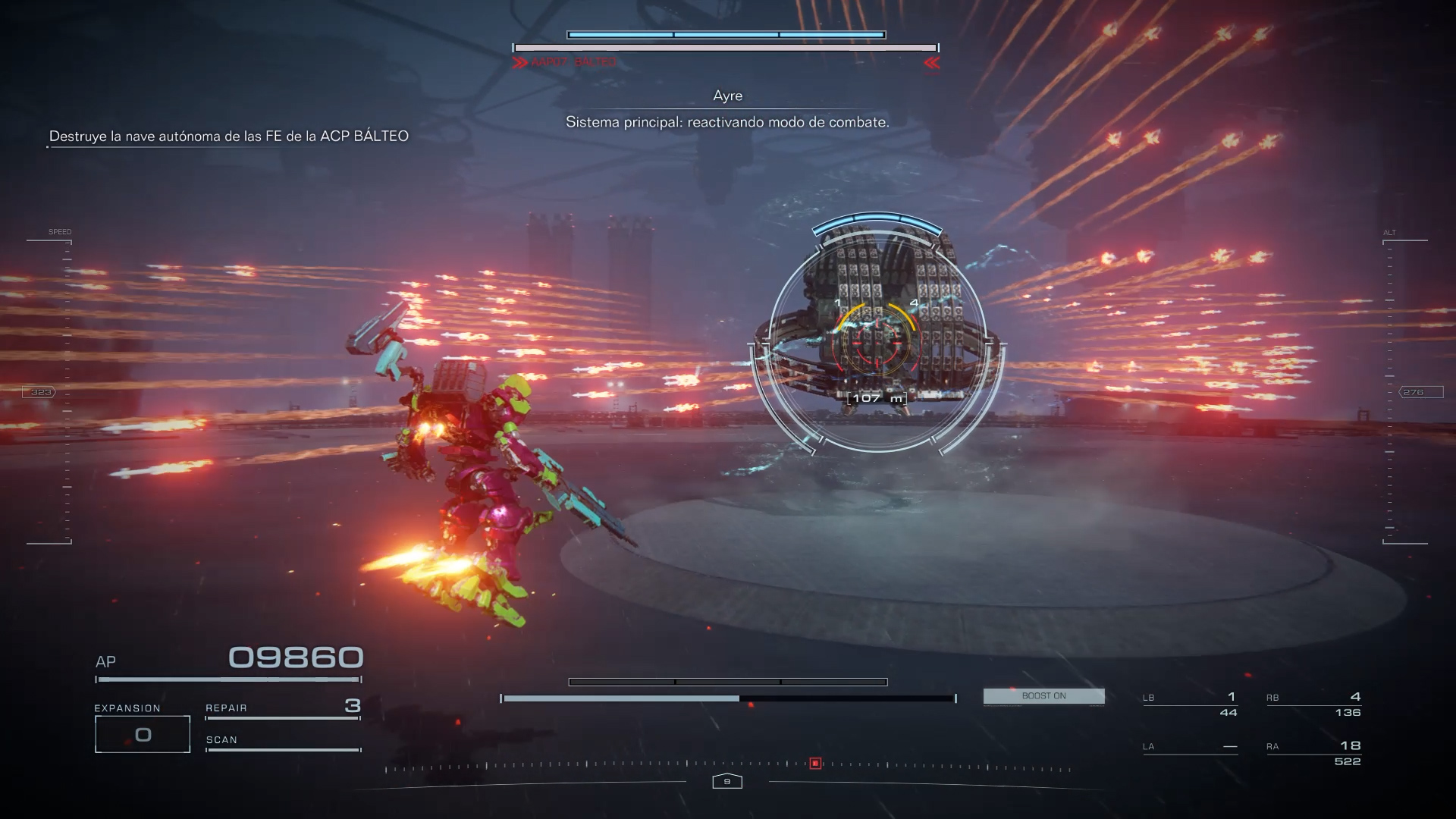Viewport: 1456px width, 819px height.
Task: Toggle the BOOST ON indicator
Action: tap(1043, 696)
